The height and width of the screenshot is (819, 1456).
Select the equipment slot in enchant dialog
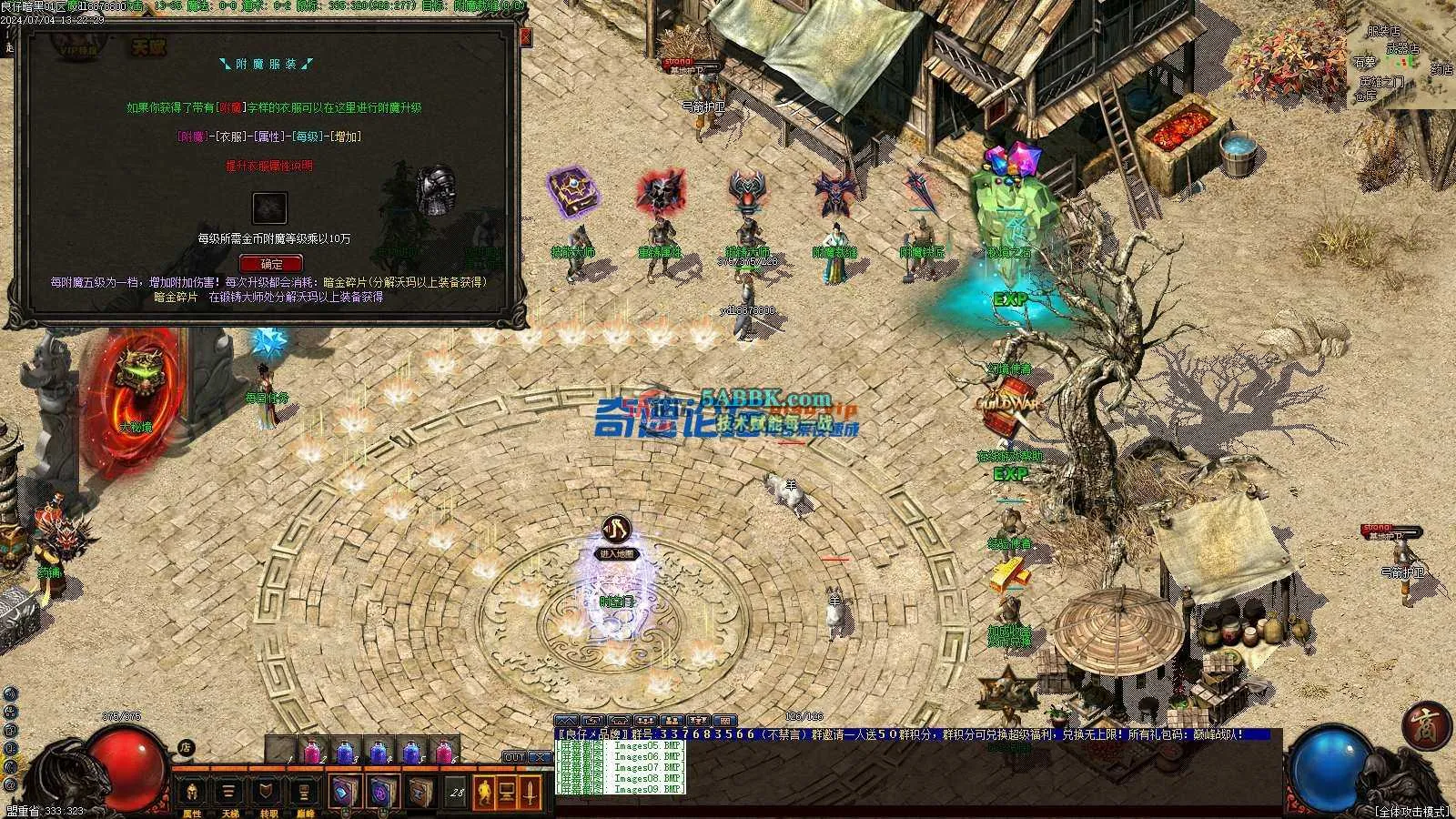269,208
